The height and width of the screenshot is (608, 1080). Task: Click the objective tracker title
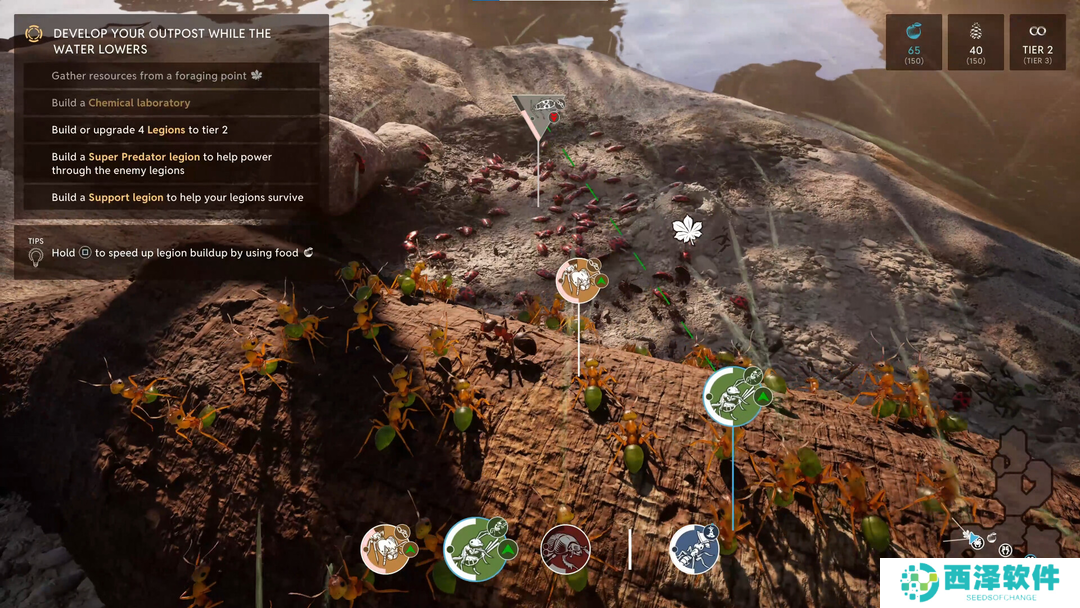162,41
